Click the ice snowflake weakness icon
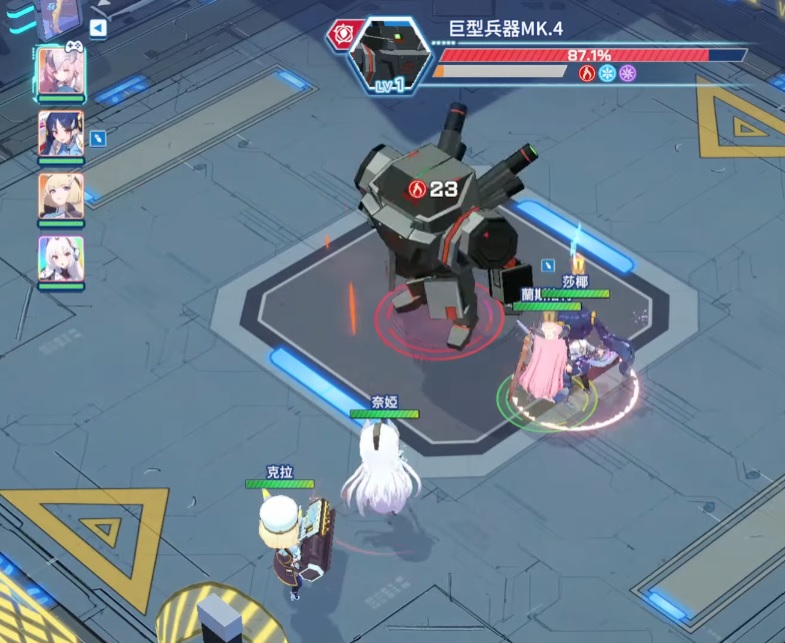Image resolution: width=785 pixels, height=643 pixels. (x=607, y=73)
